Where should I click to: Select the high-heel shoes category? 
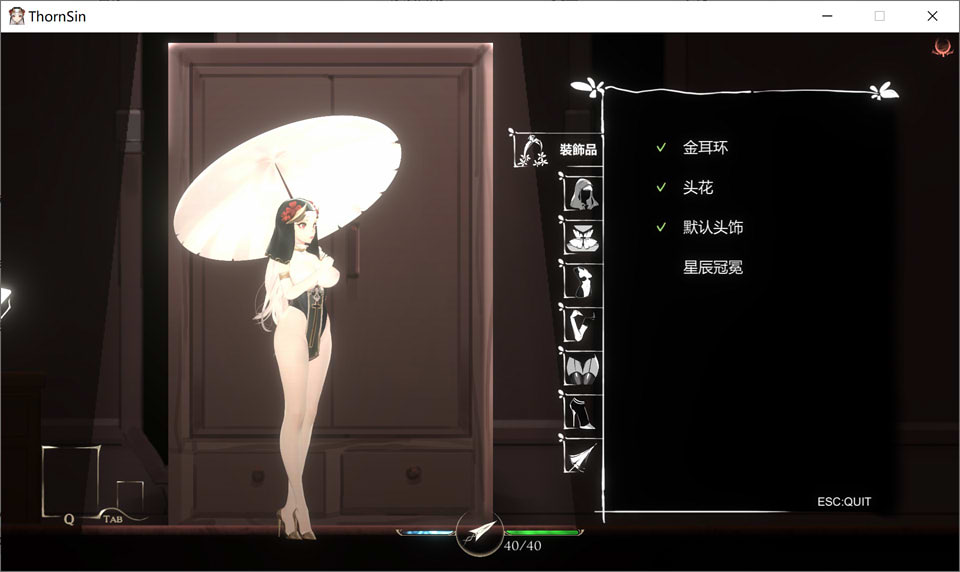[x=581, y=411]
